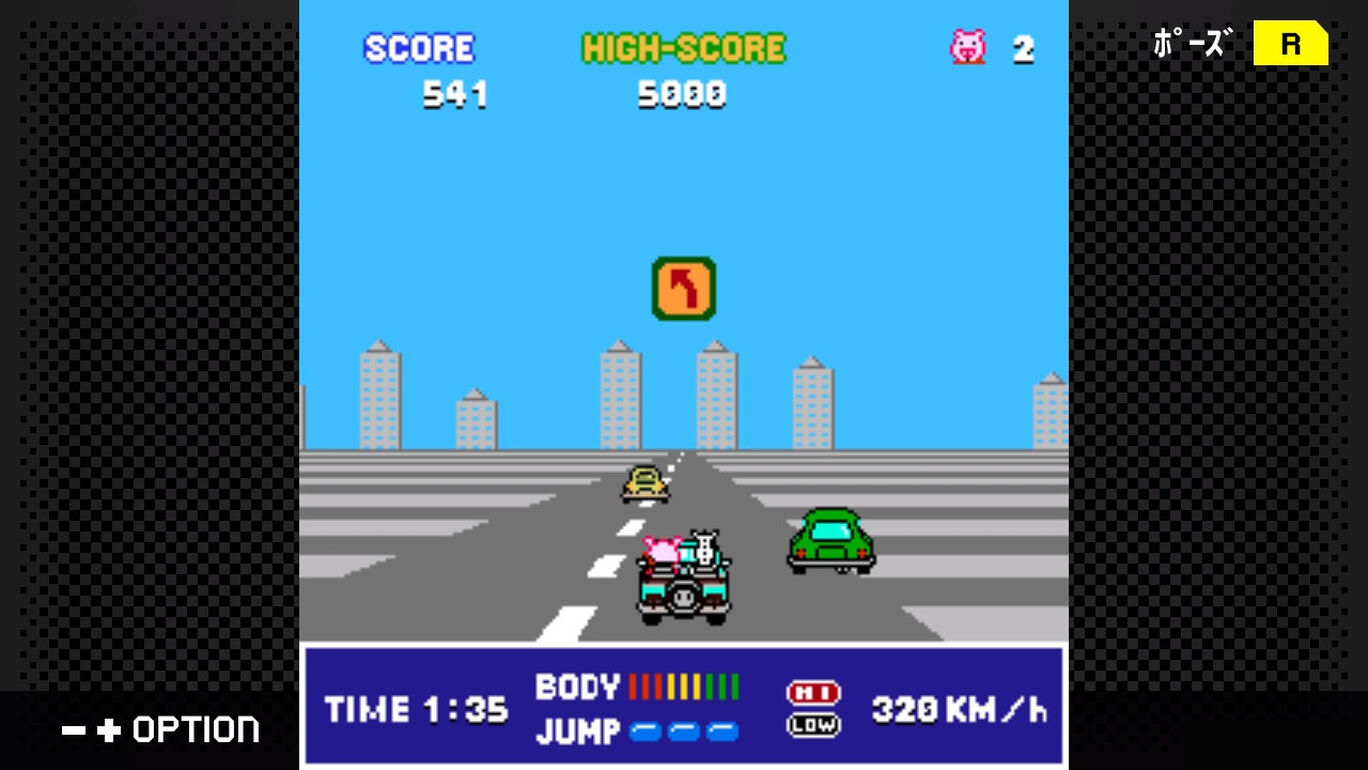Select the 320 KM/h speed display

pyautogui.click(x=960, y=710)
